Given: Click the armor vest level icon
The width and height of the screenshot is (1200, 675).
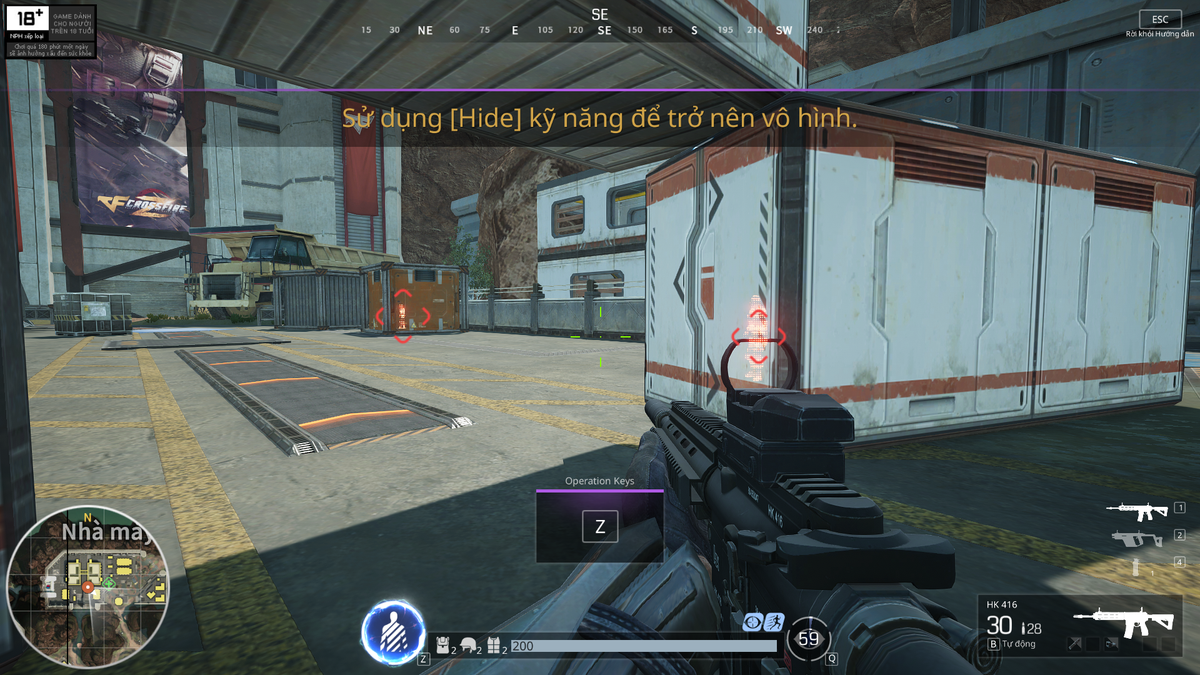Looking at the screenshot, I should 493,646.
